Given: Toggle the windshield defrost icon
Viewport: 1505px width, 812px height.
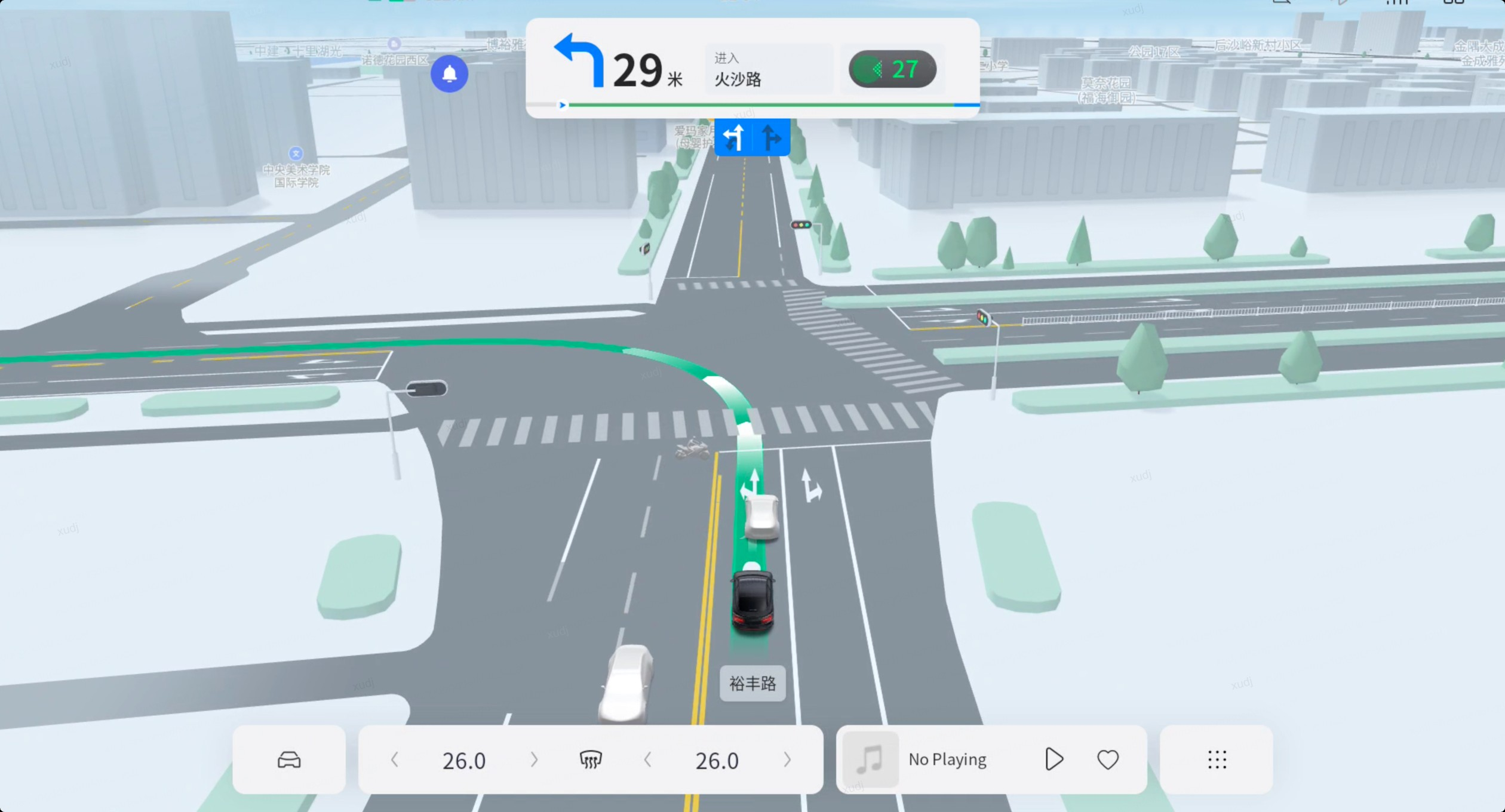Looking at the screenshot, I should [x=591, y=759].
